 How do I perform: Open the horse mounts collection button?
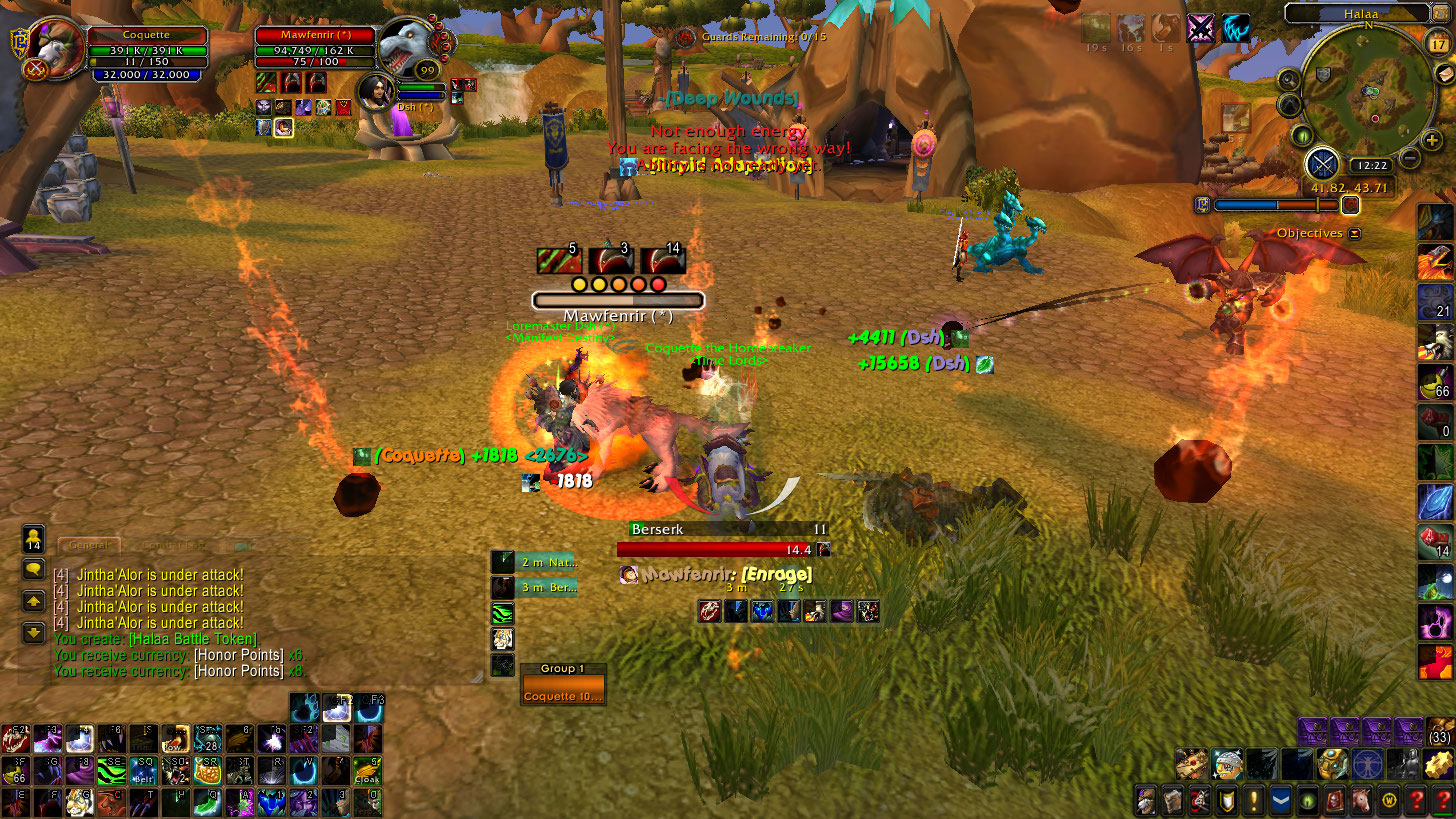coord(1362,801)
